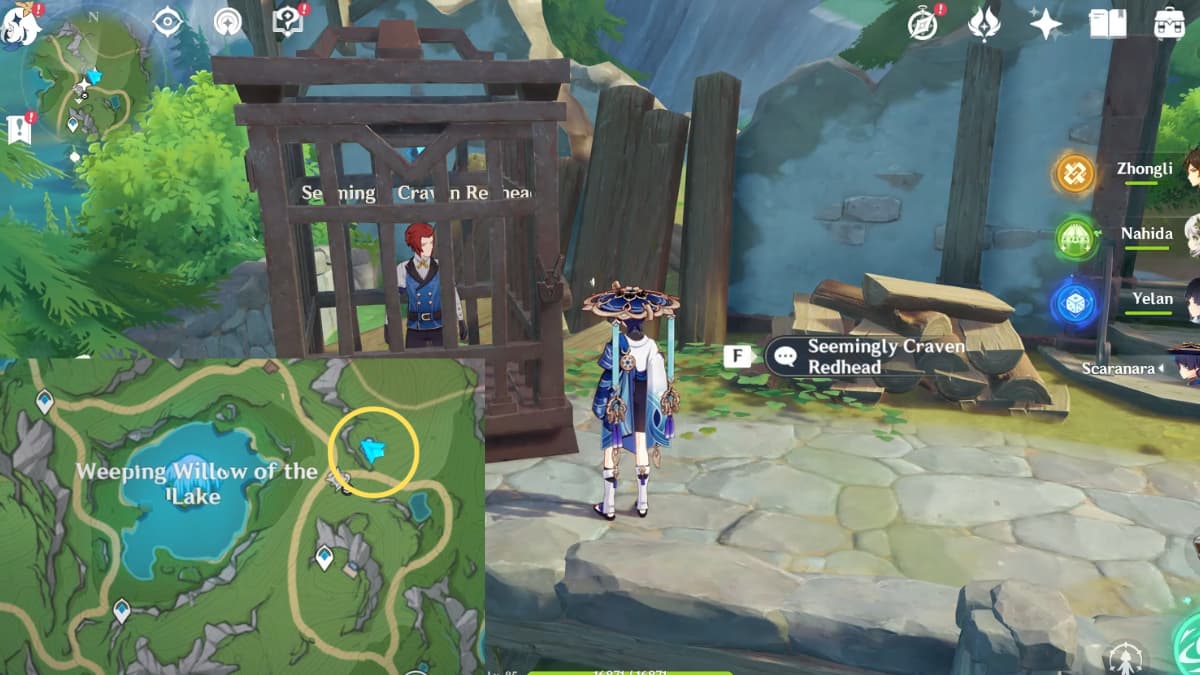
Task: Click the yellow-circled blue marker on map
Action: click(x=374, y=452)
